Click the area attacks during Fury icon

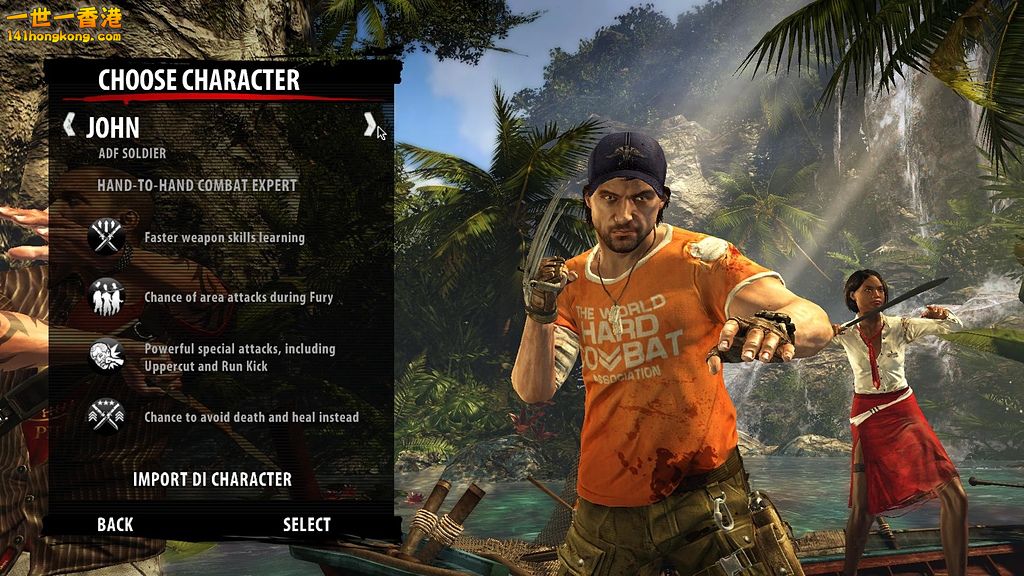pos(105,297)
